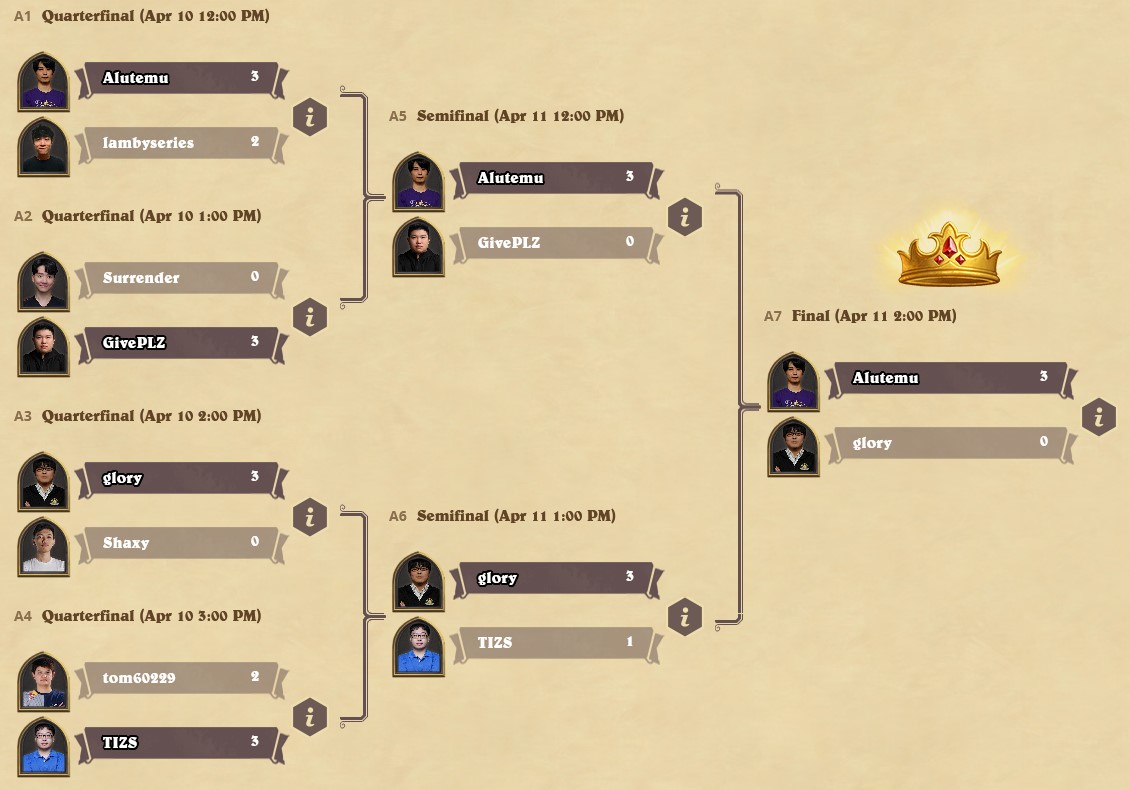
Task: Click tom60229's player row
Action: click(179, 678)
